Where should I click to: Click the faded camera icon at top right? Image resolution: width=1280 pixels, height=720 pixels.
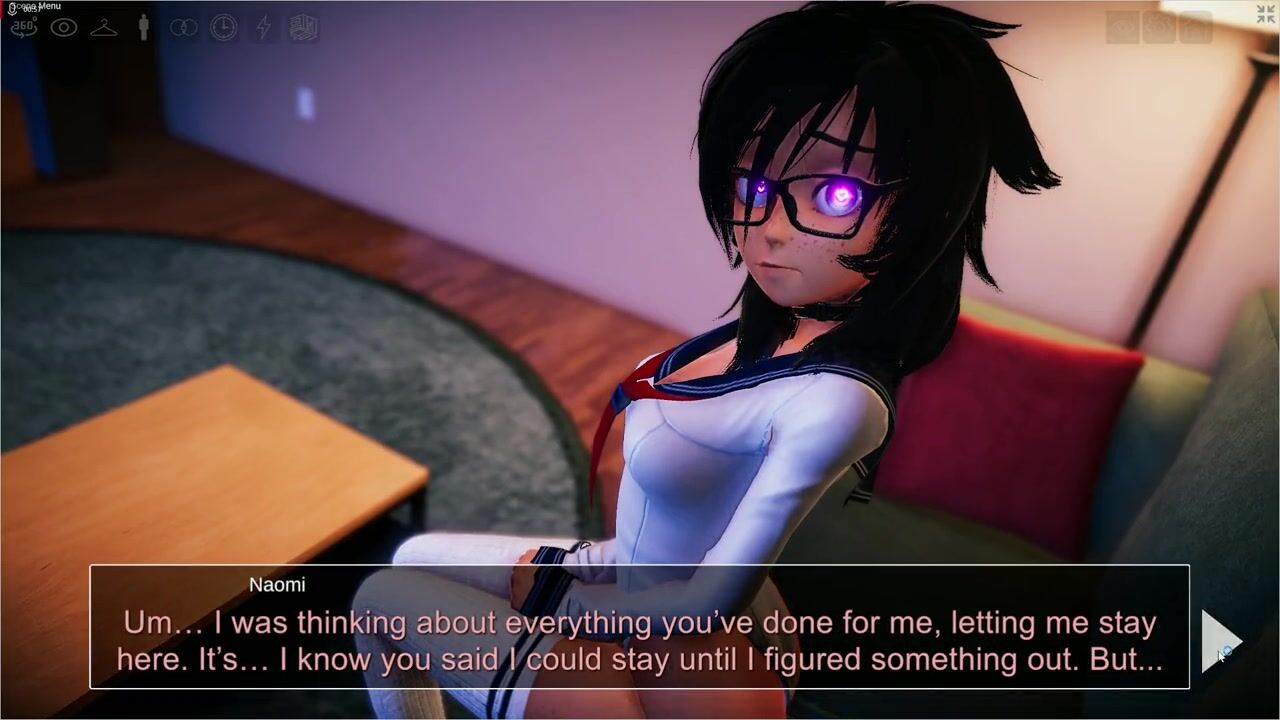1159,27
